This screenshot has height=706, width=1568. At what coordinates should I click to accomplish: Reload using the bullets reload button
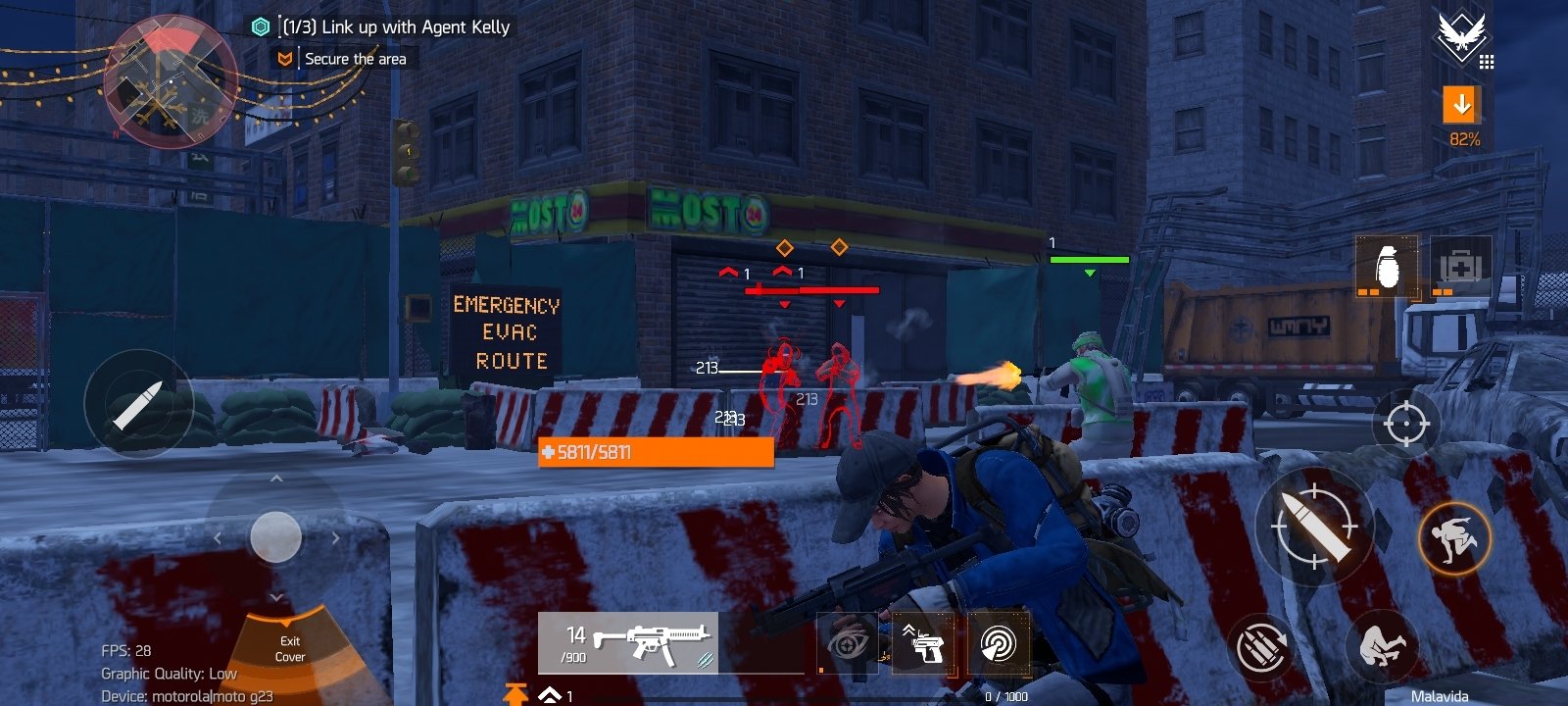(x=1262, y=647)
